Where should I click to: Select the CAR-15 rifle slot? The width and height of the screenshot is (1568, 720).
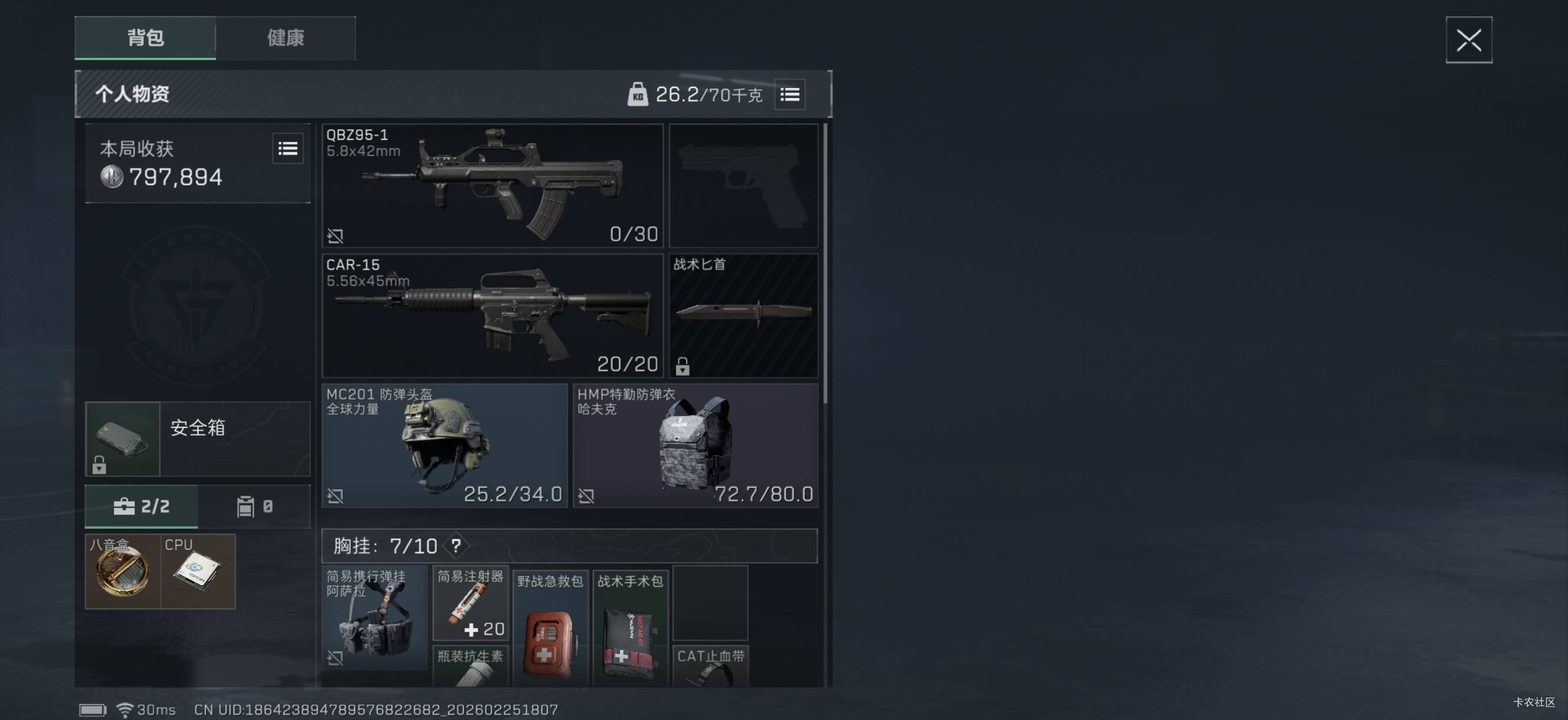click(x=492, y=315)
